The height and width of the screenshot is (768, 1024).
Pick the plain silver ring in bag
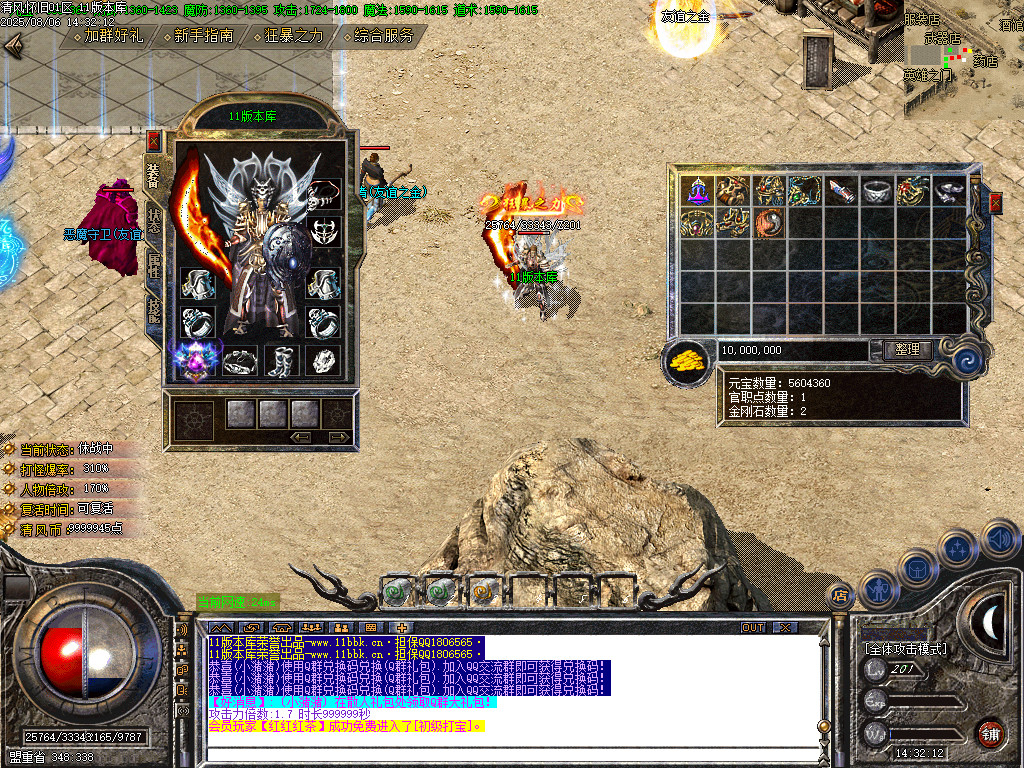click(x=877, y=190)
